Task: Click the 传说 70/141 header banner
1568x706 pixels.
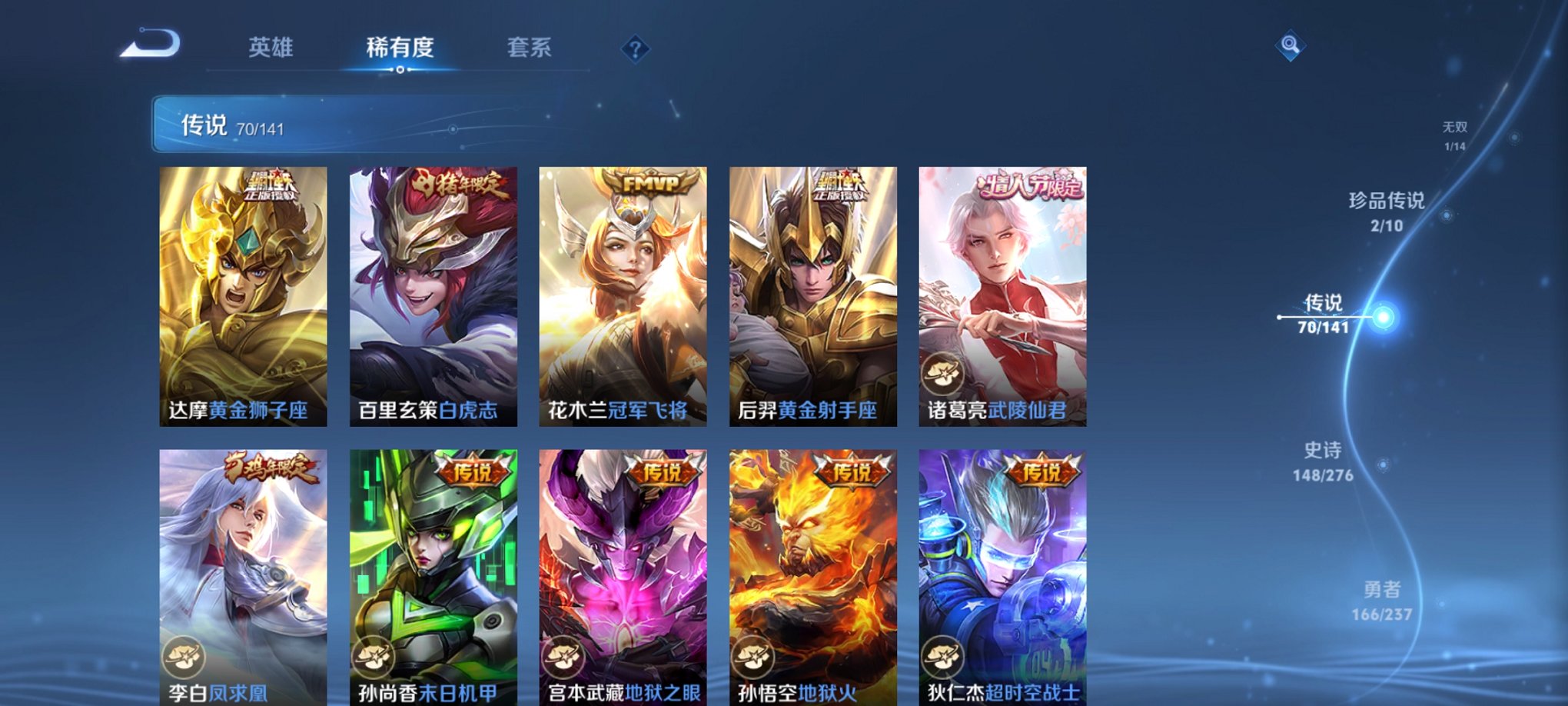Action: 247,125
